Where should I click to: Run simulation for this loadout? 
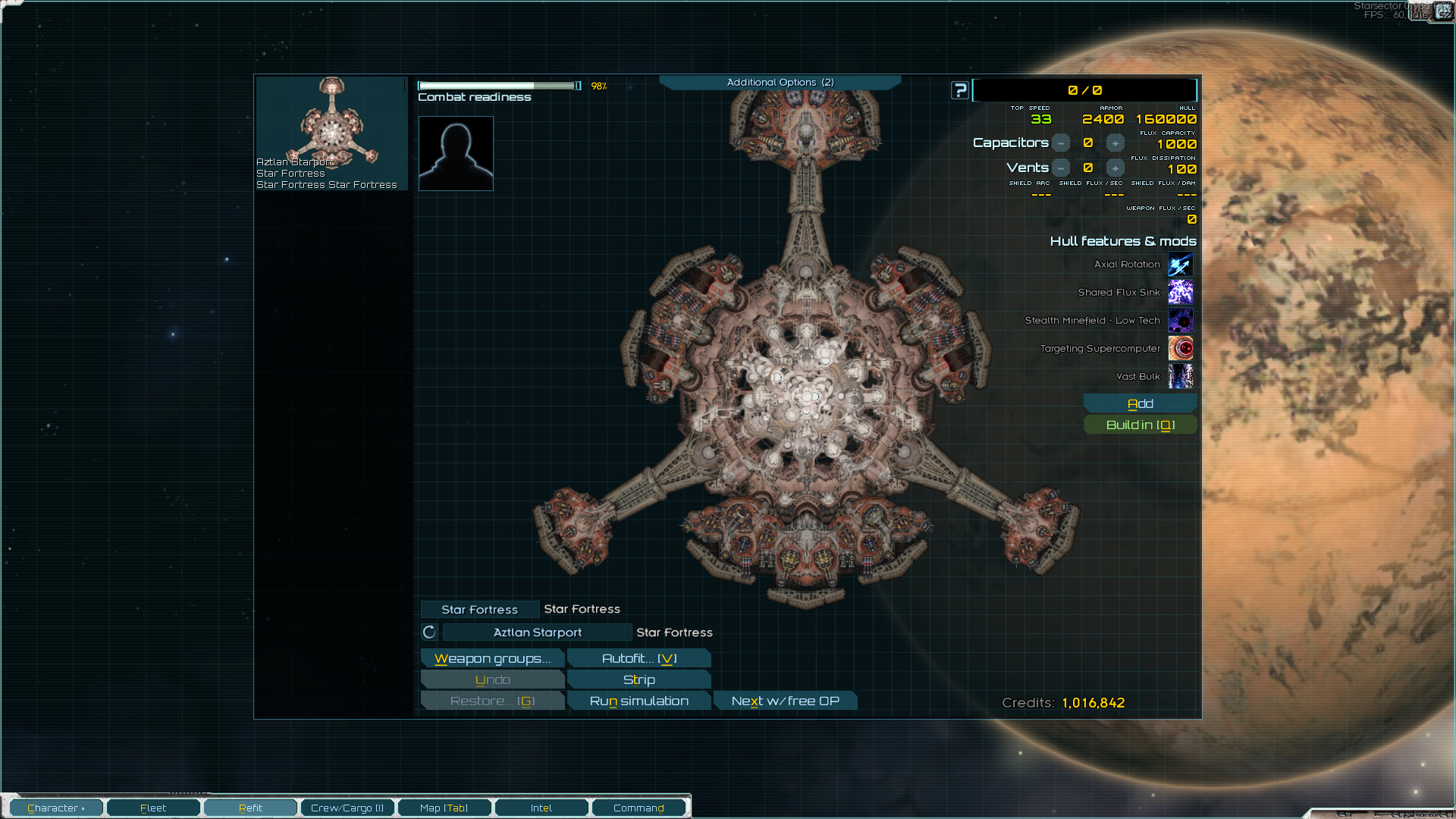[x=639, y=701]
